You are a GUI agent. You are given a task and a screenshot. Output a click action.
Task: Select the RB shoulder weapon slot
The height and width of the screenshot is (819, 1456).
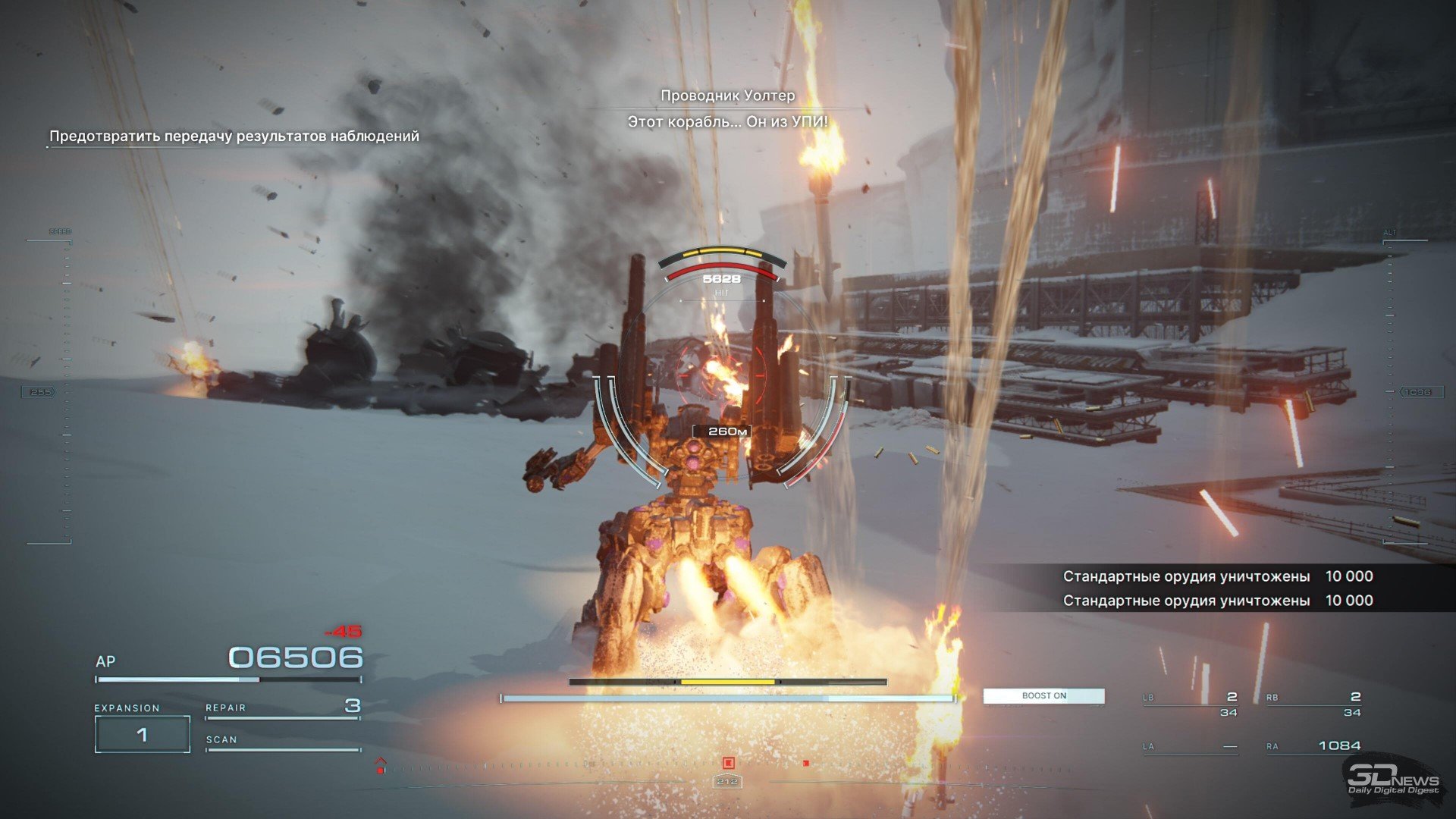coord(1313,704)
